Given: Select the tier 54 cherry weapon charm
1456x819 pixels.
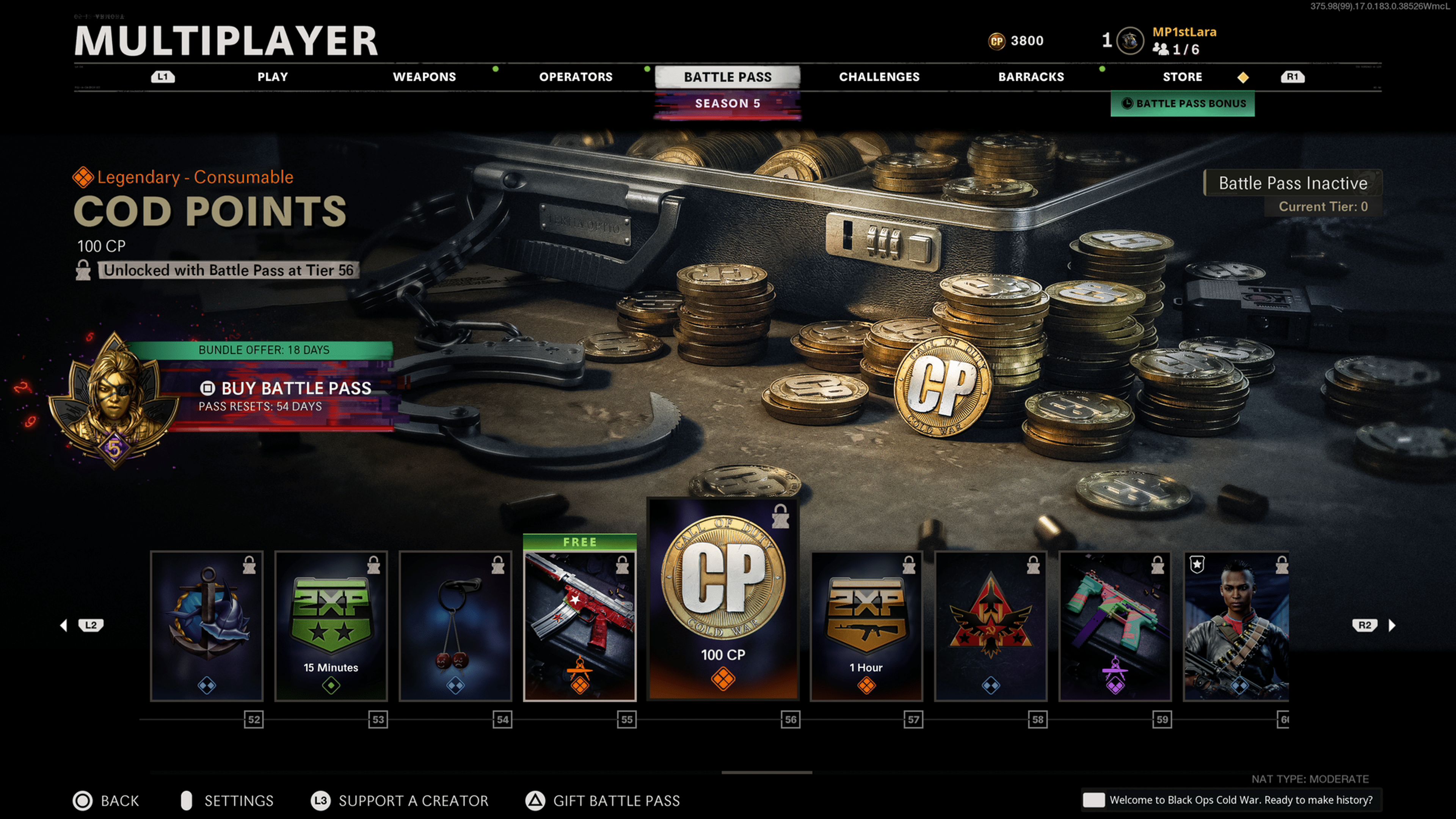Looking at the screenshot, I should pos(455,626).
